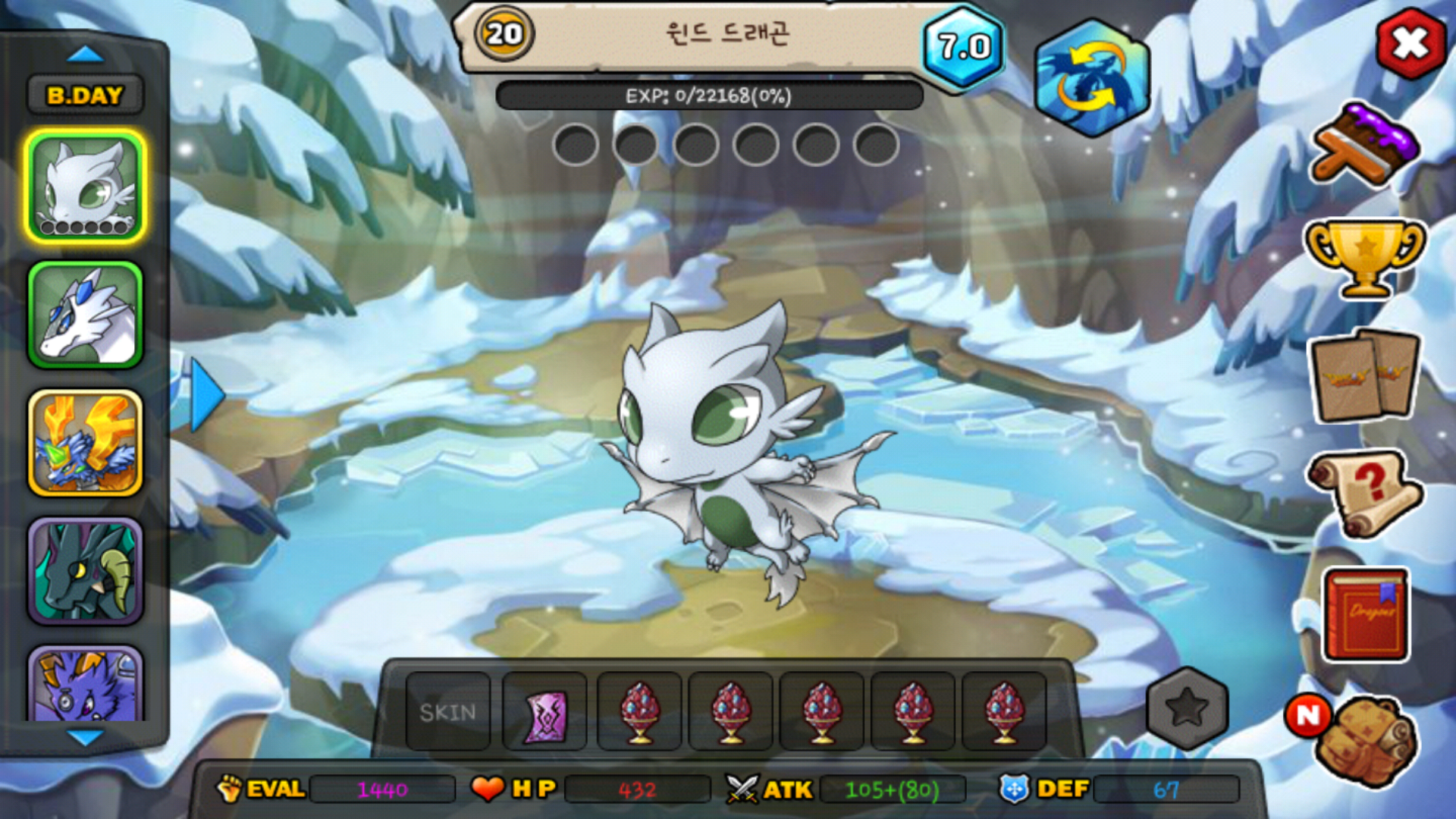Viewport: 1456px width, 819px height.
Task: Open the B.DAY sort button
Action: tap(85, 96)
